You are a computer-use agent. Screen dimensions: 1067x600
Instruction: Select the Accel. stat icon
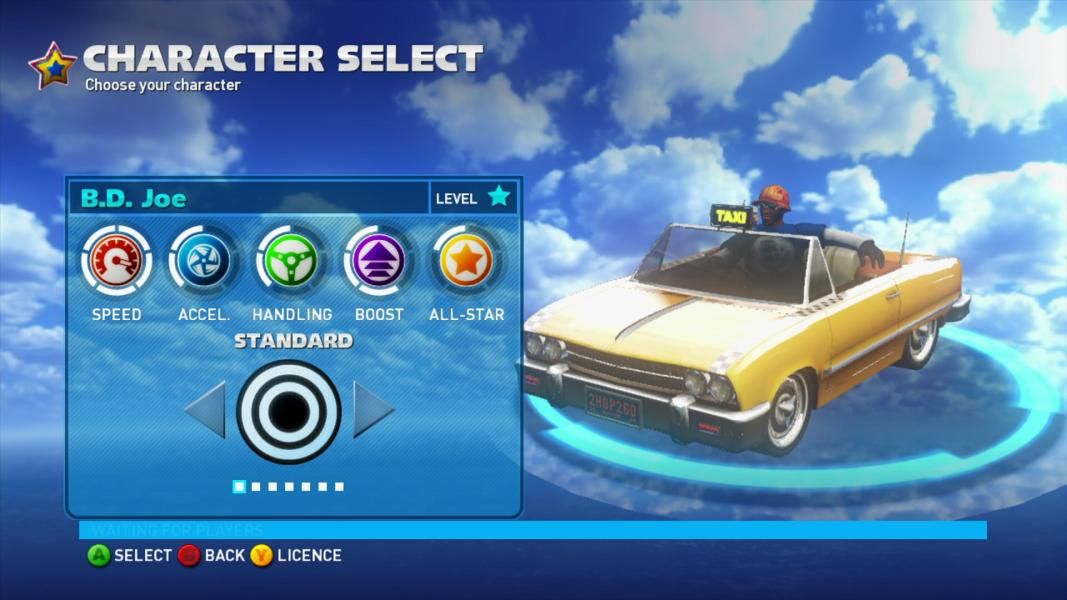pyautogui.click(x=204, y=261)
